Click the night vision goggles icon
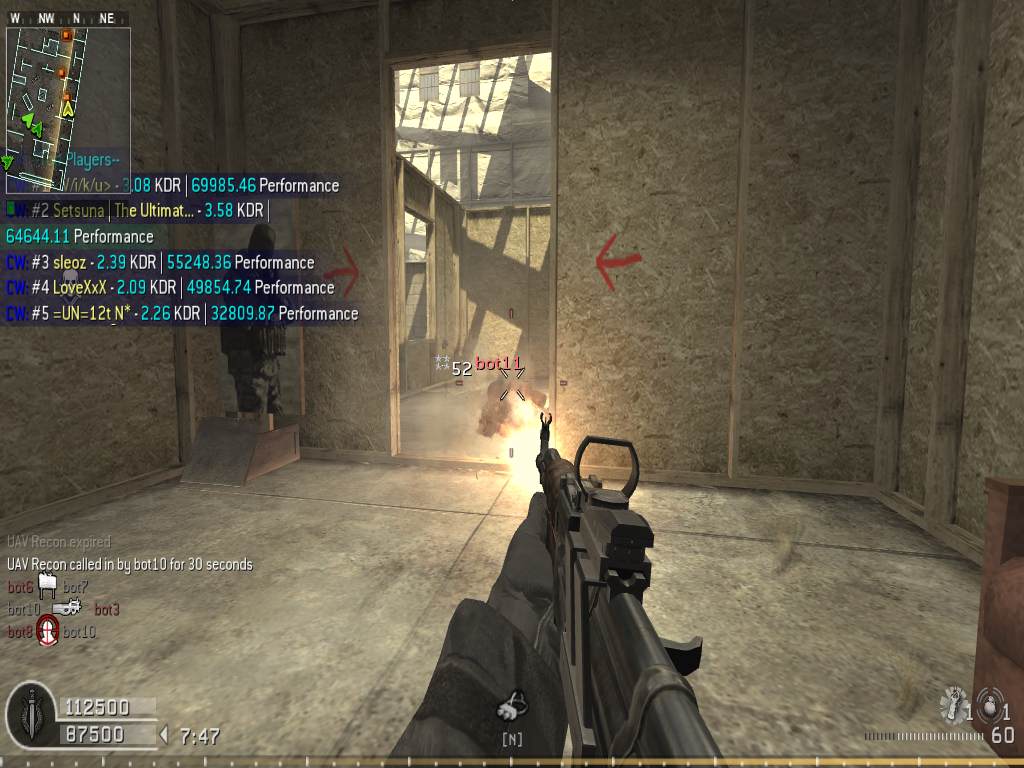Screen dimensions: 1024x768 coord(512,708)
